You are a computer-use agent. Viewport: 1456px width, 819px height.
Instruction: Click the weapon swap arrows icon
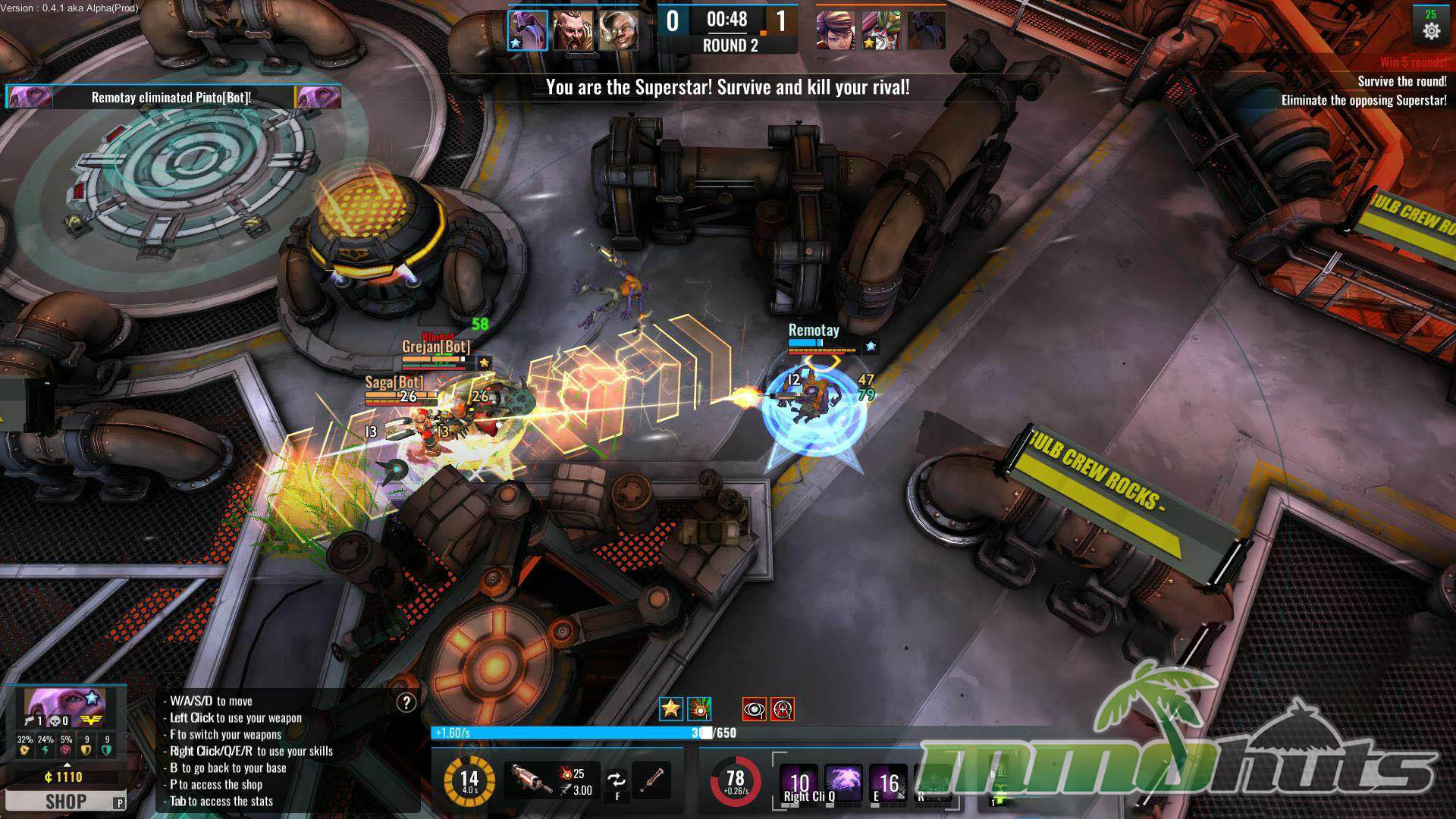pos(617,780)
